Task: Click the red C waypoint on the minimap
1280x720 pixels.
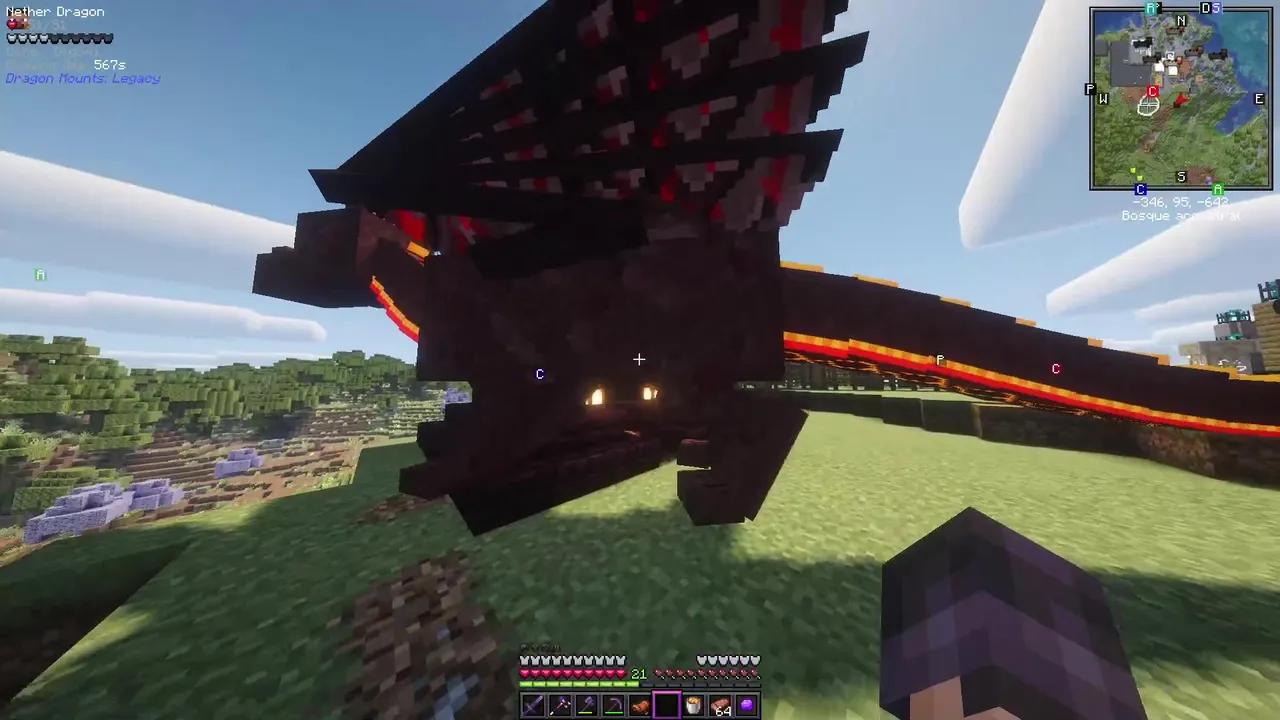Action: [1152, 92]
